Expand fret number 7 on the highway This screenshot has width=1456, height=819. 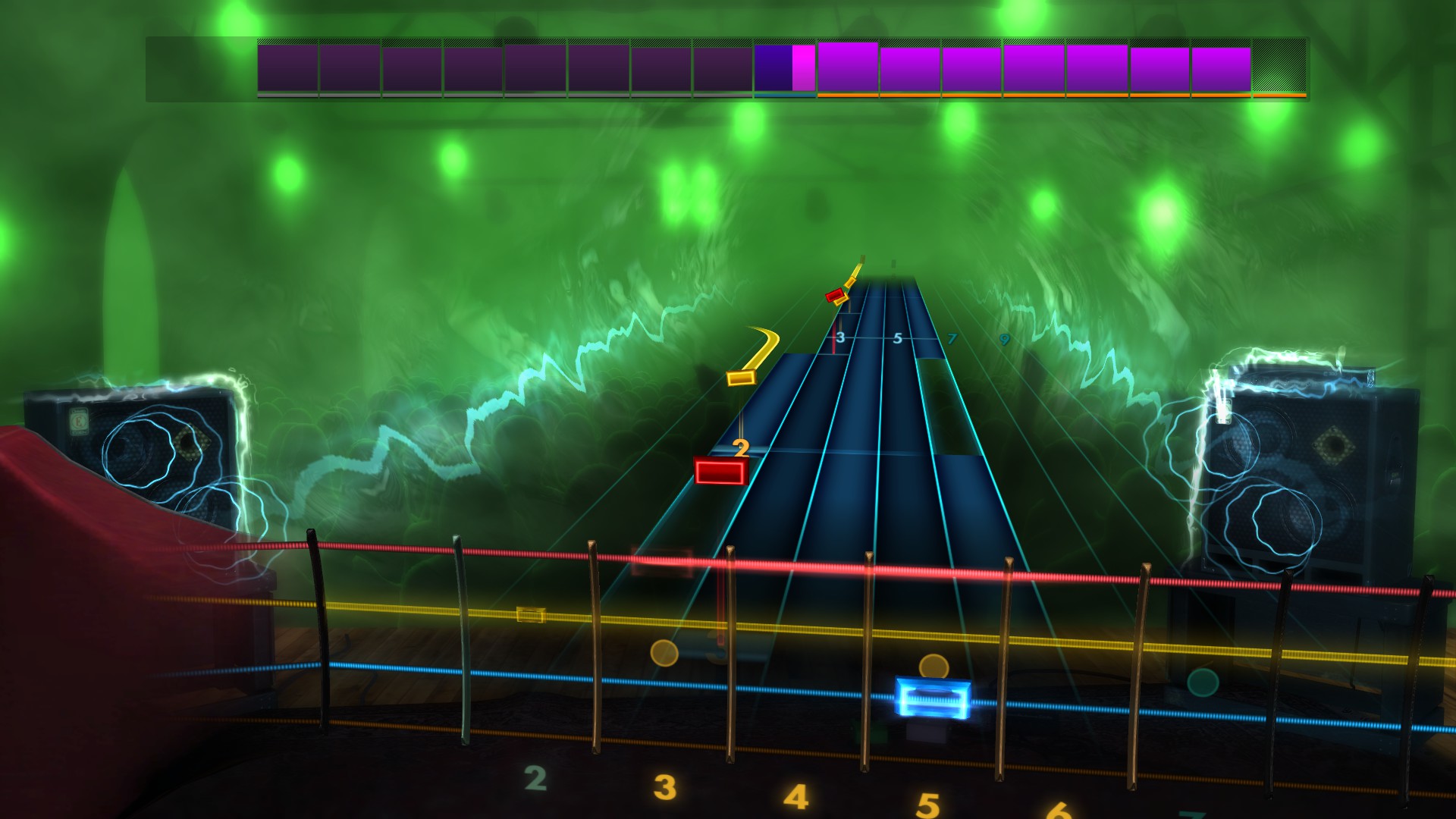[x=952, y=340]
